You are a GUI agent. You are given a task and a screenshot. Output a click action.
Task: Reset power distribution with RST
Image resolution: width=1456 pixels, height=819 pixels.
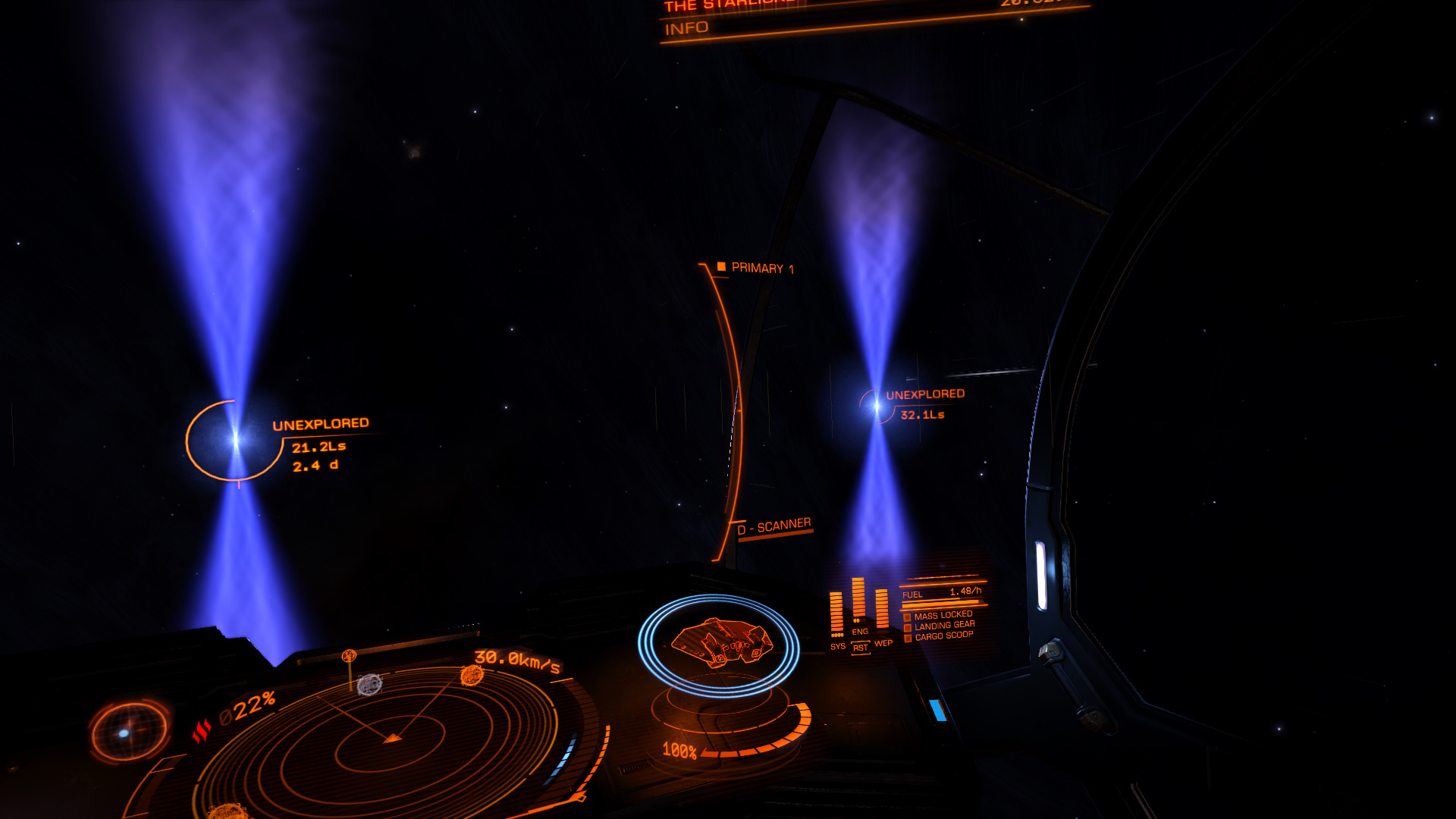coord(860,648)
